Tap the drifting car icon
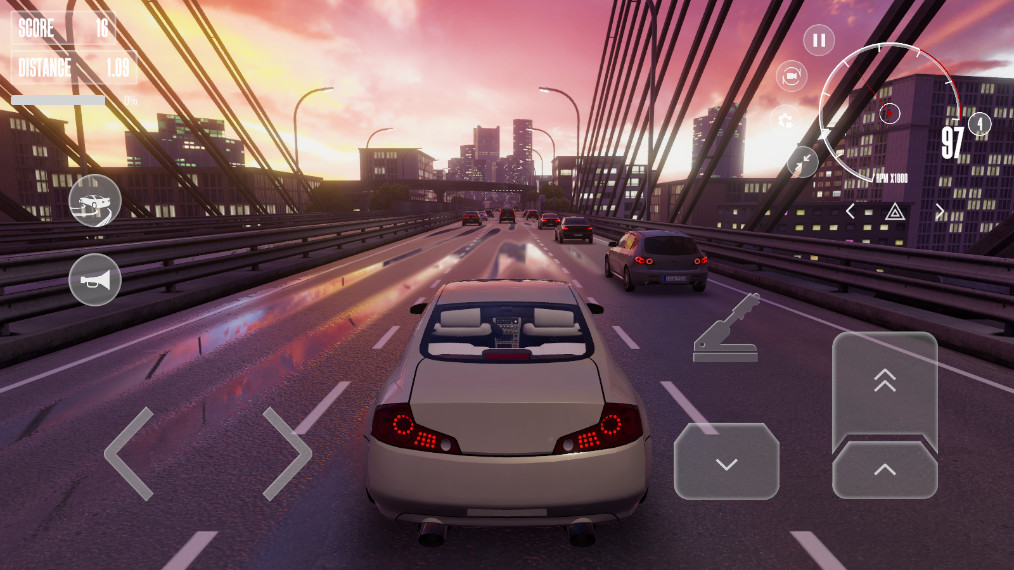 (95, 201)
